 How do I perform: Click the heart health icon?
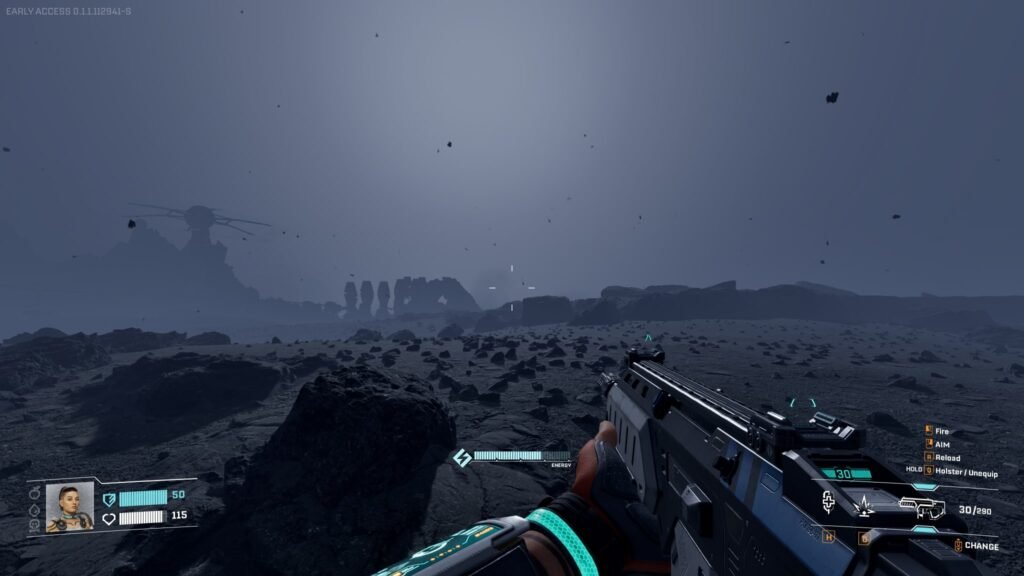(x=109, y=518)
